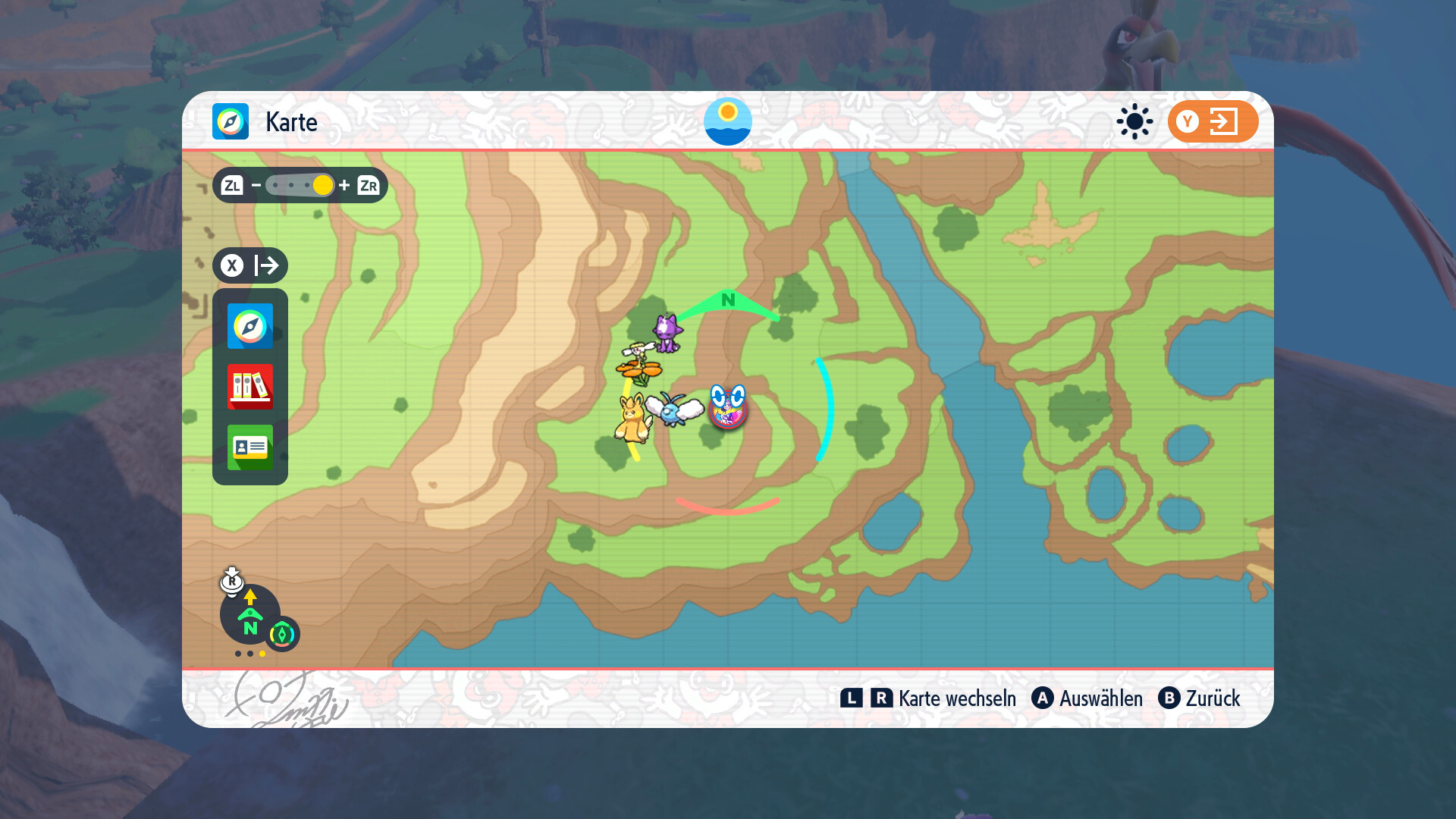Open the Pokédex bookshelf app
Screen dimensions: 1456x819
tap(250, 387)
